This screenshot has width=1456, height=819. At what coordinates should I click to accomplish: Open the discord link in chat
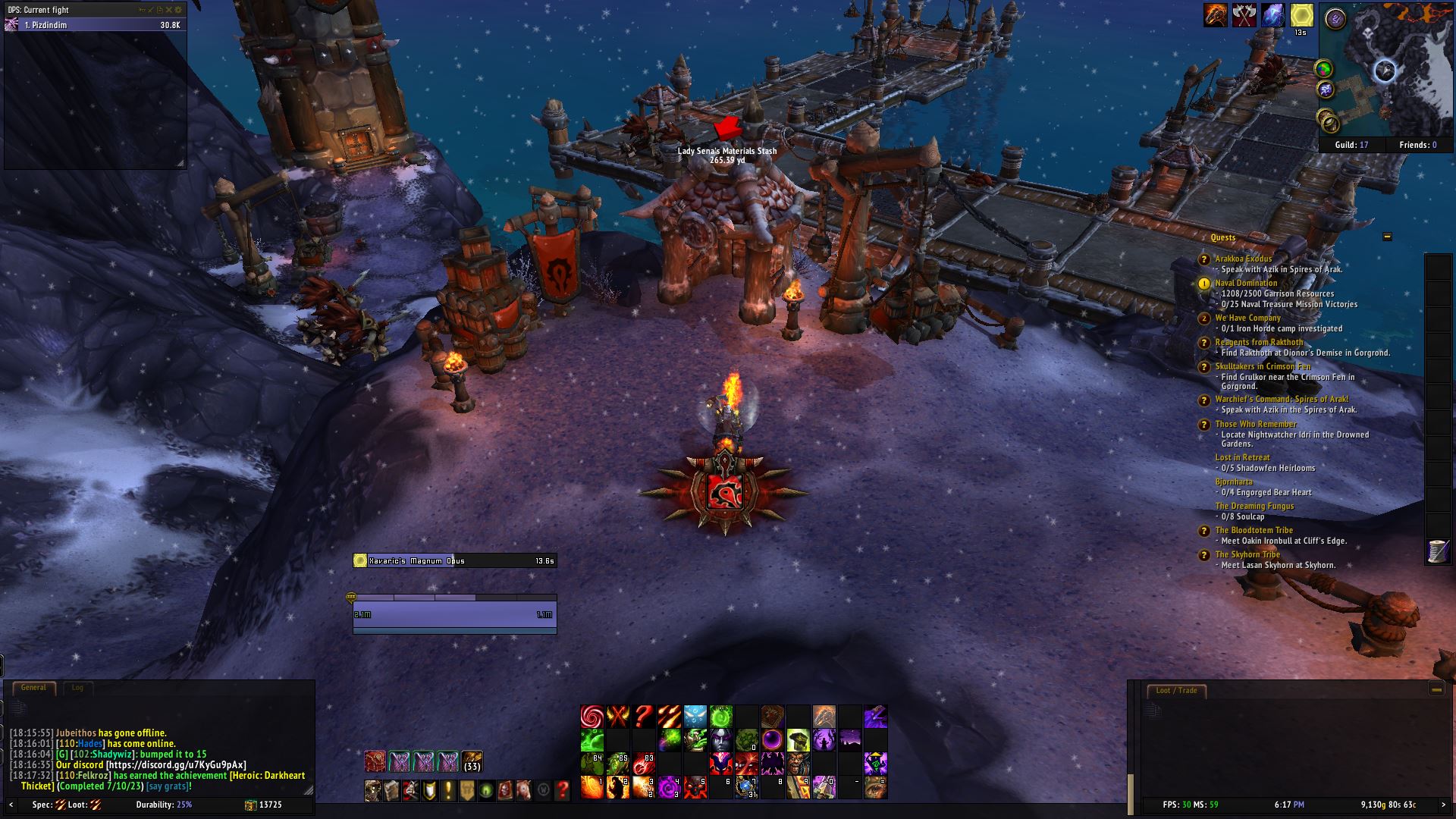(x=176, y=765)
